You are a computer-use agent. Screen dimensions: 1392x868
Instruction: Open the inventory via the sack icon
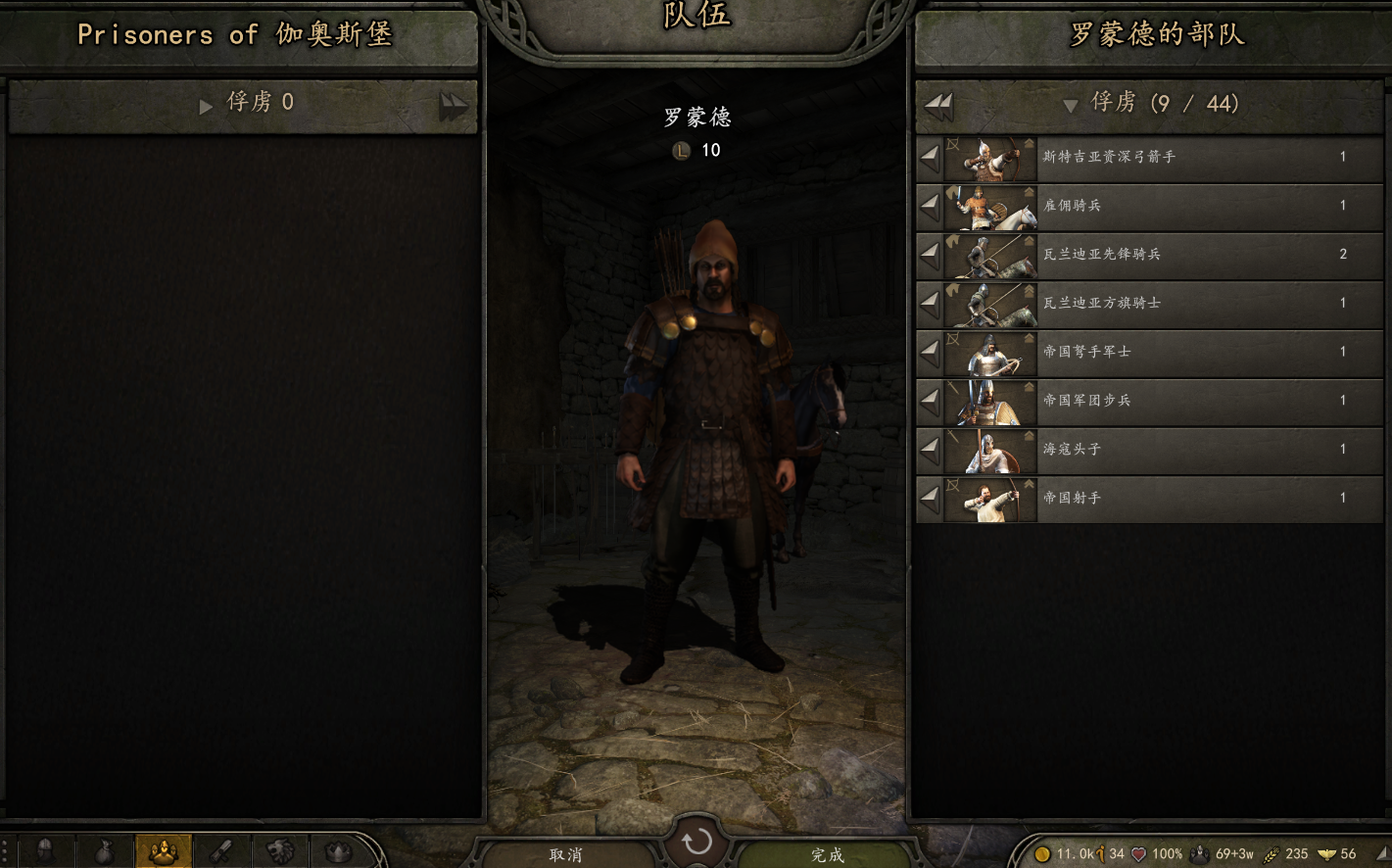(104, 851)
